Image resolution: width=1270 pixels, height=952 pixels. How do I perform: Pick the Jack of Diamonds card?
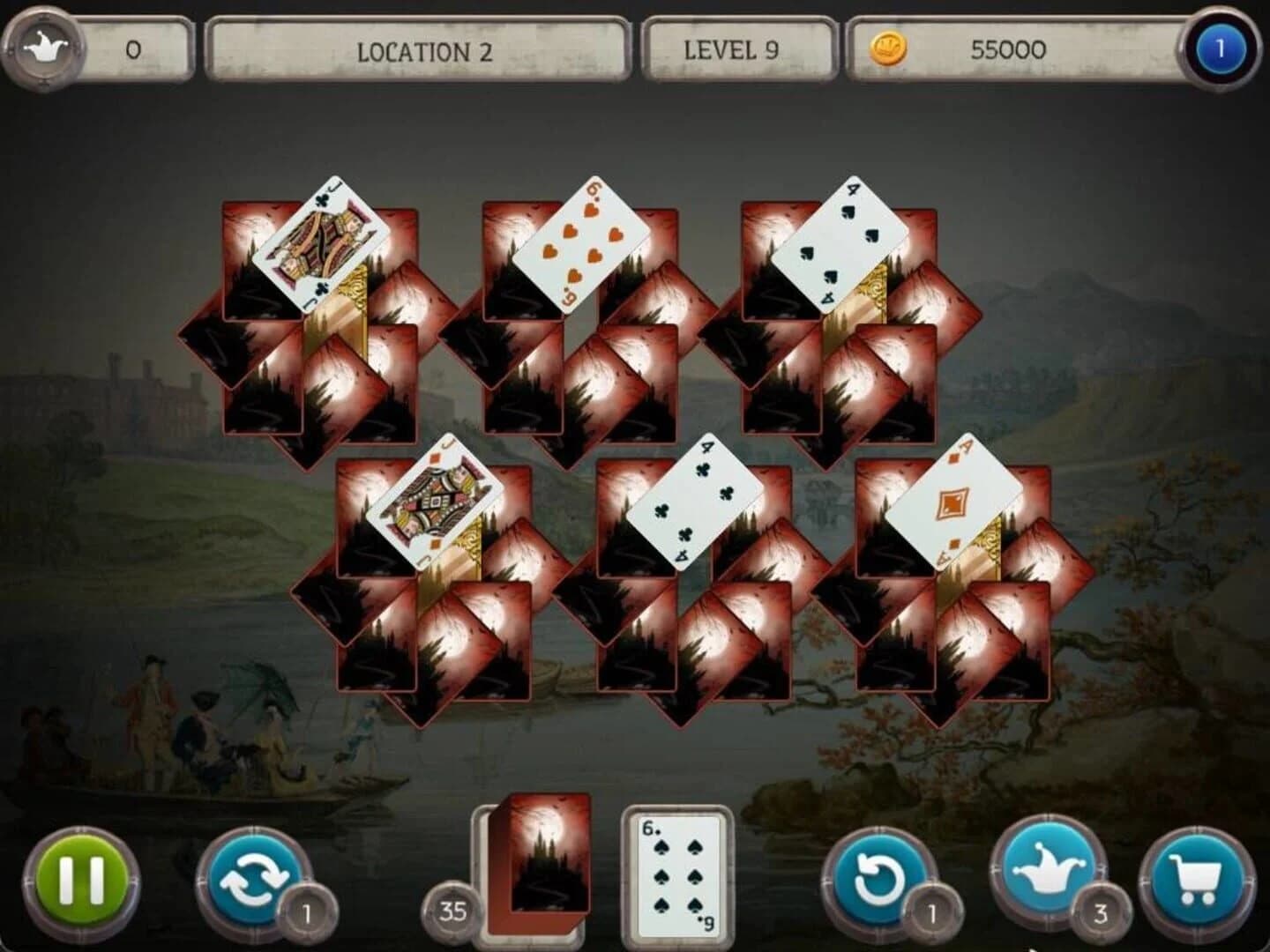coord(431,502)
